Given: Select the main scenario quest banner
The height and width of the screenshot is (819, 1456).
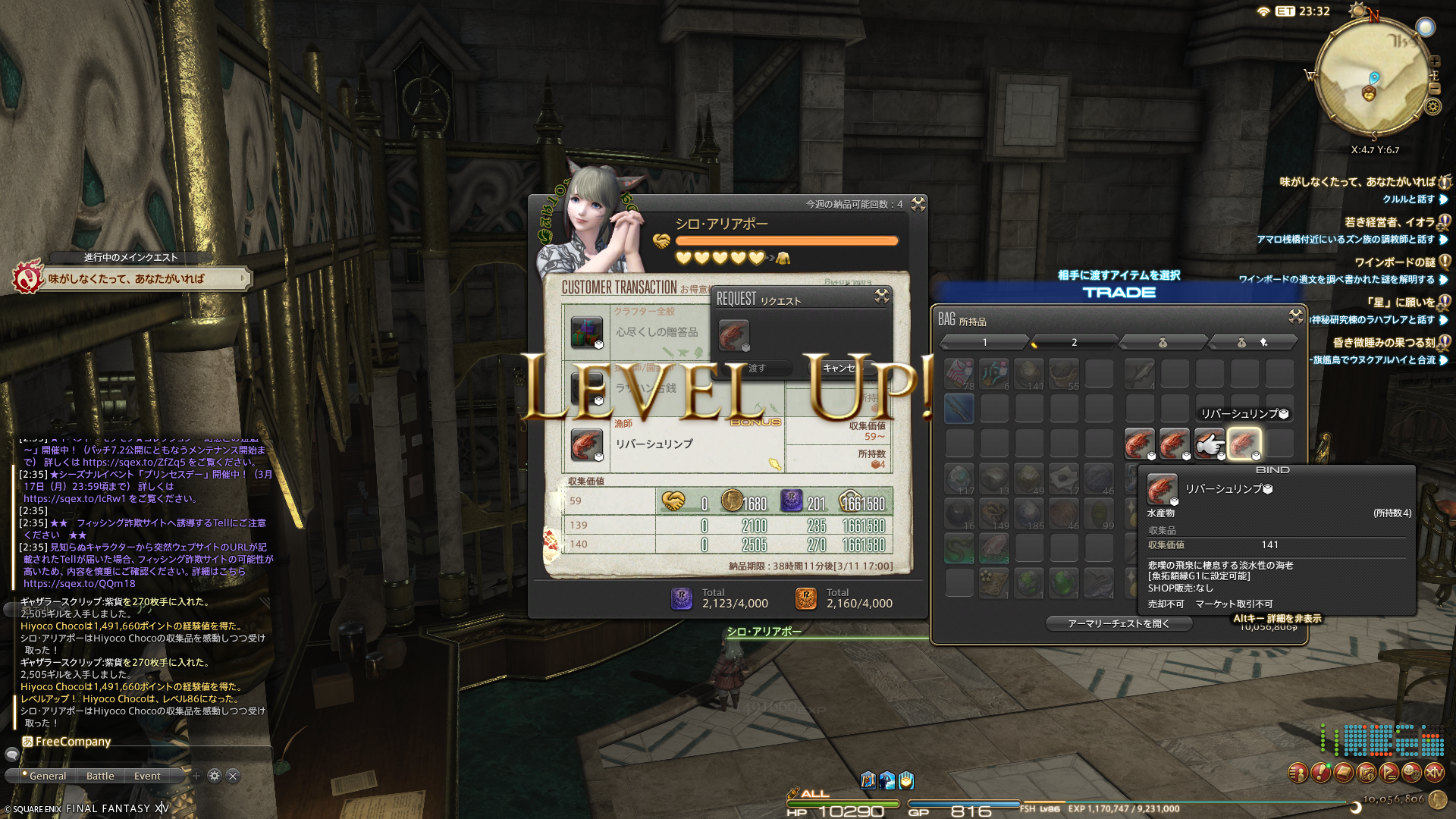Looking at the screenshot, I should click(x=133, y=278).
